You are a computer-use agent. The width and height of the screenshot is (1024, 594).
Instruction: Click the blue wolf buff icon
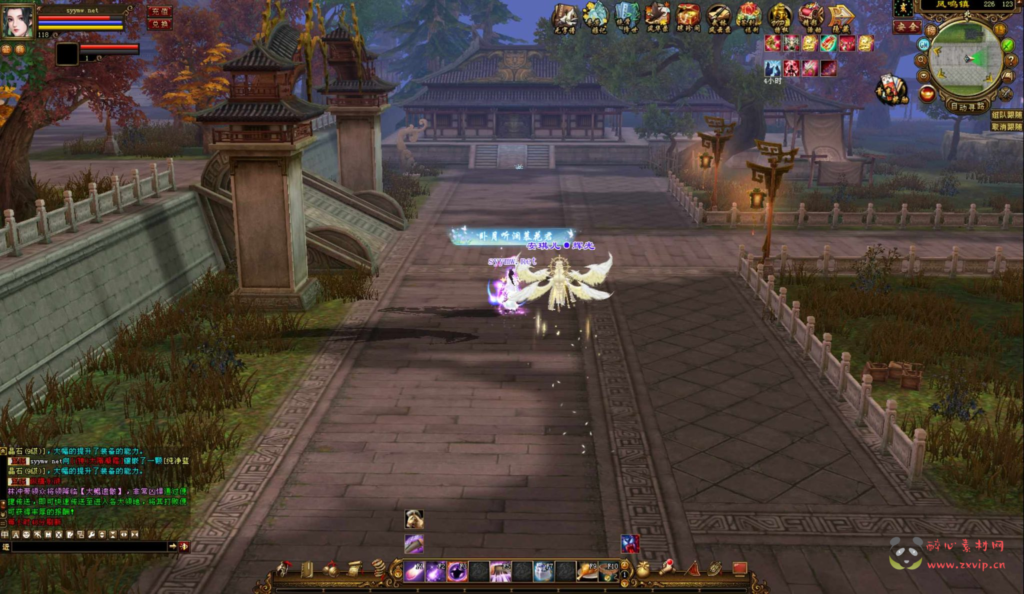tap(773, 67)
